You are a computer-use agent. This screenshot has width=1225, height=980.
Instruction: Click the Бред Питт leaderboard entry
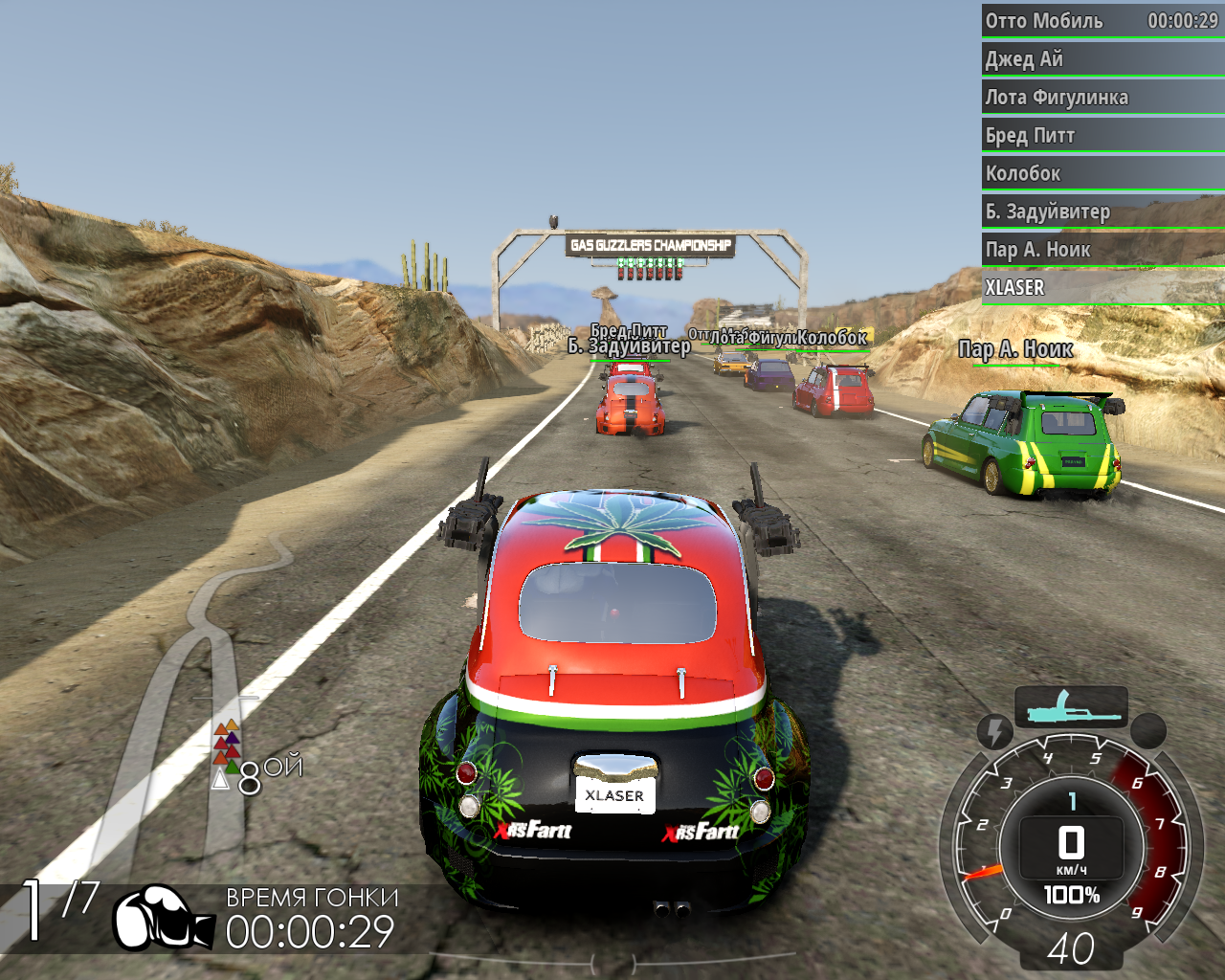(1102, 136)
